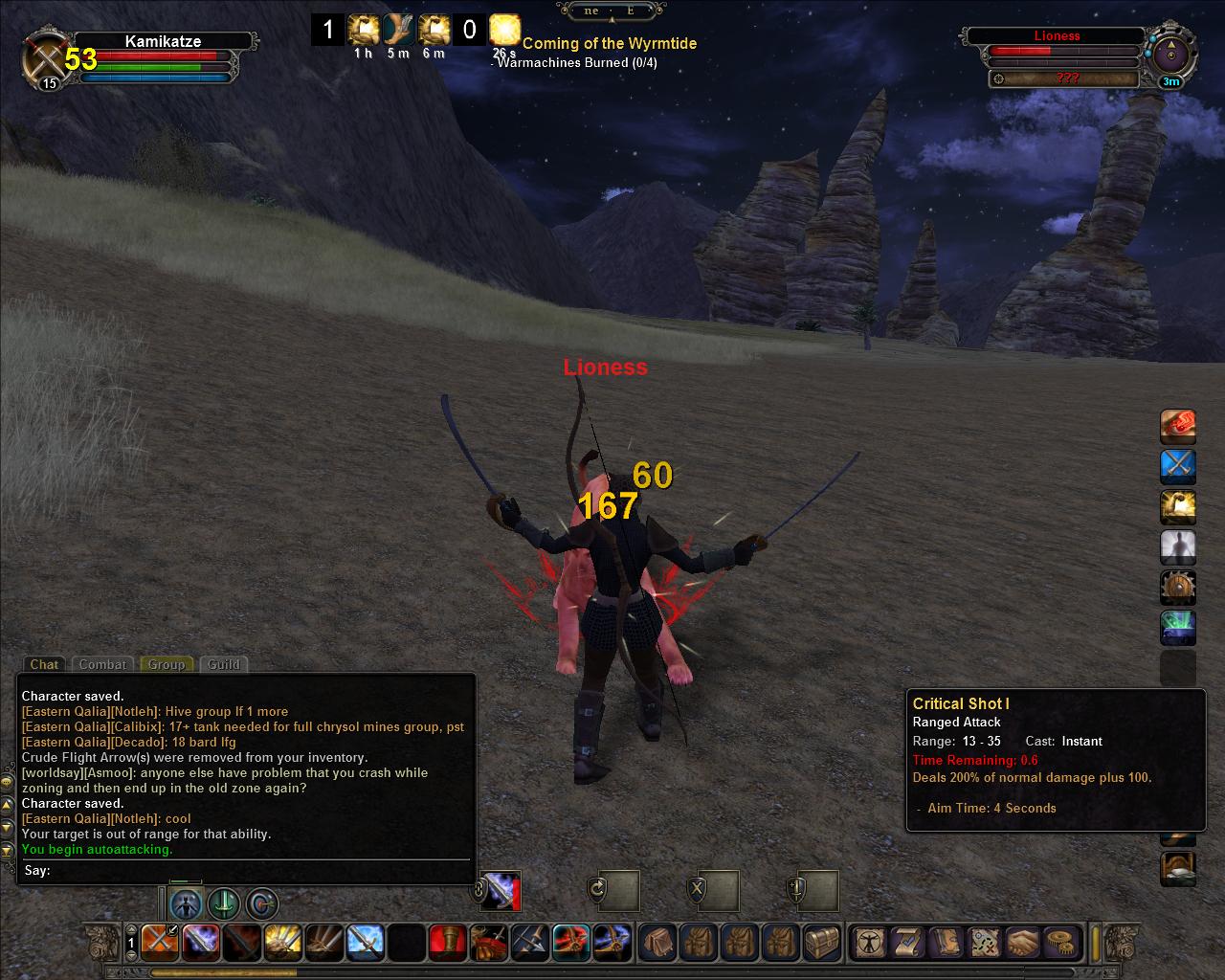The width and height of the screenshot is (1225, 980).
Task: Open the settings gear icon
Action: [1059, 942]
